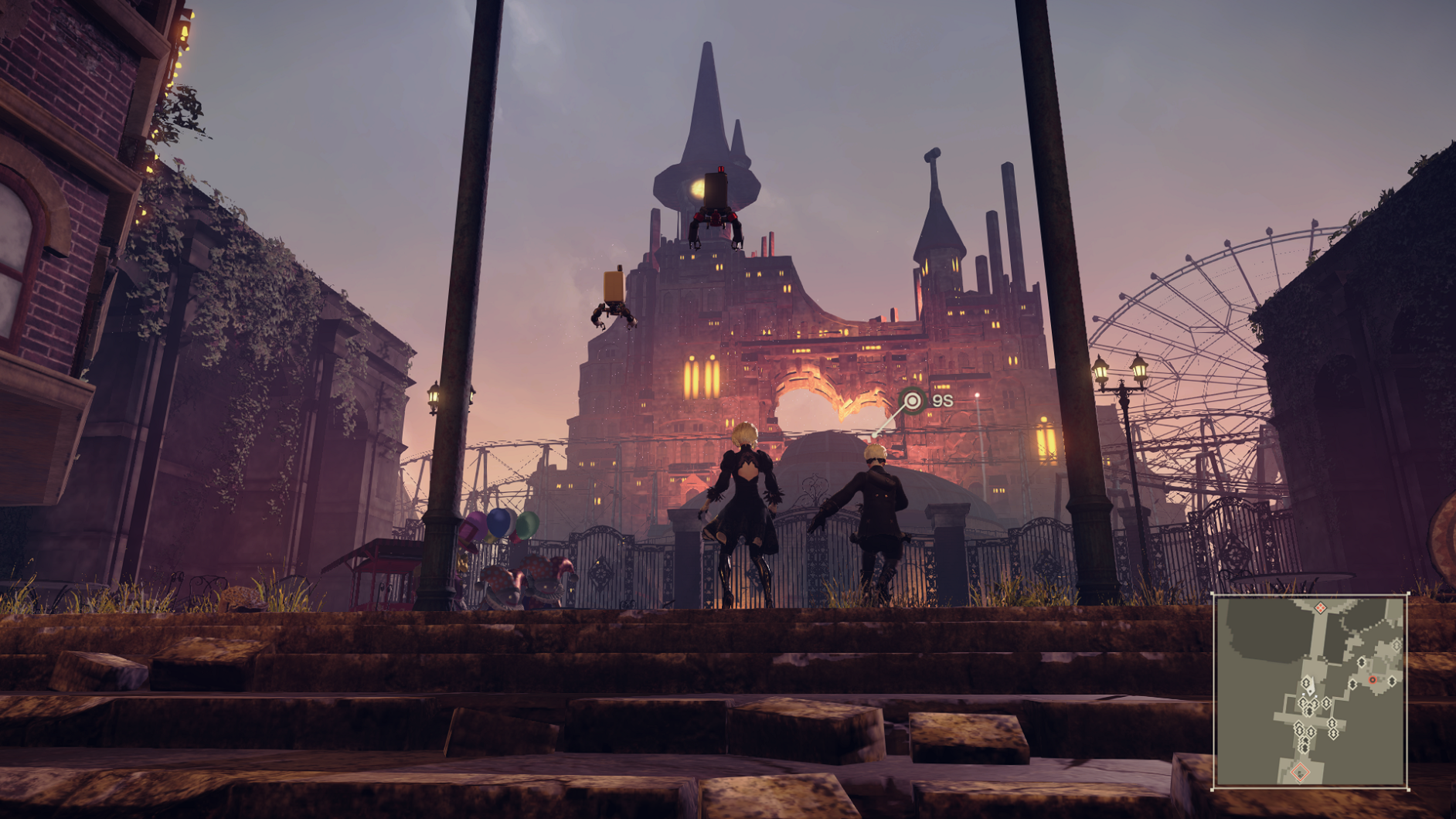Click the red circle objective marker on minimap

point(1373,680)
